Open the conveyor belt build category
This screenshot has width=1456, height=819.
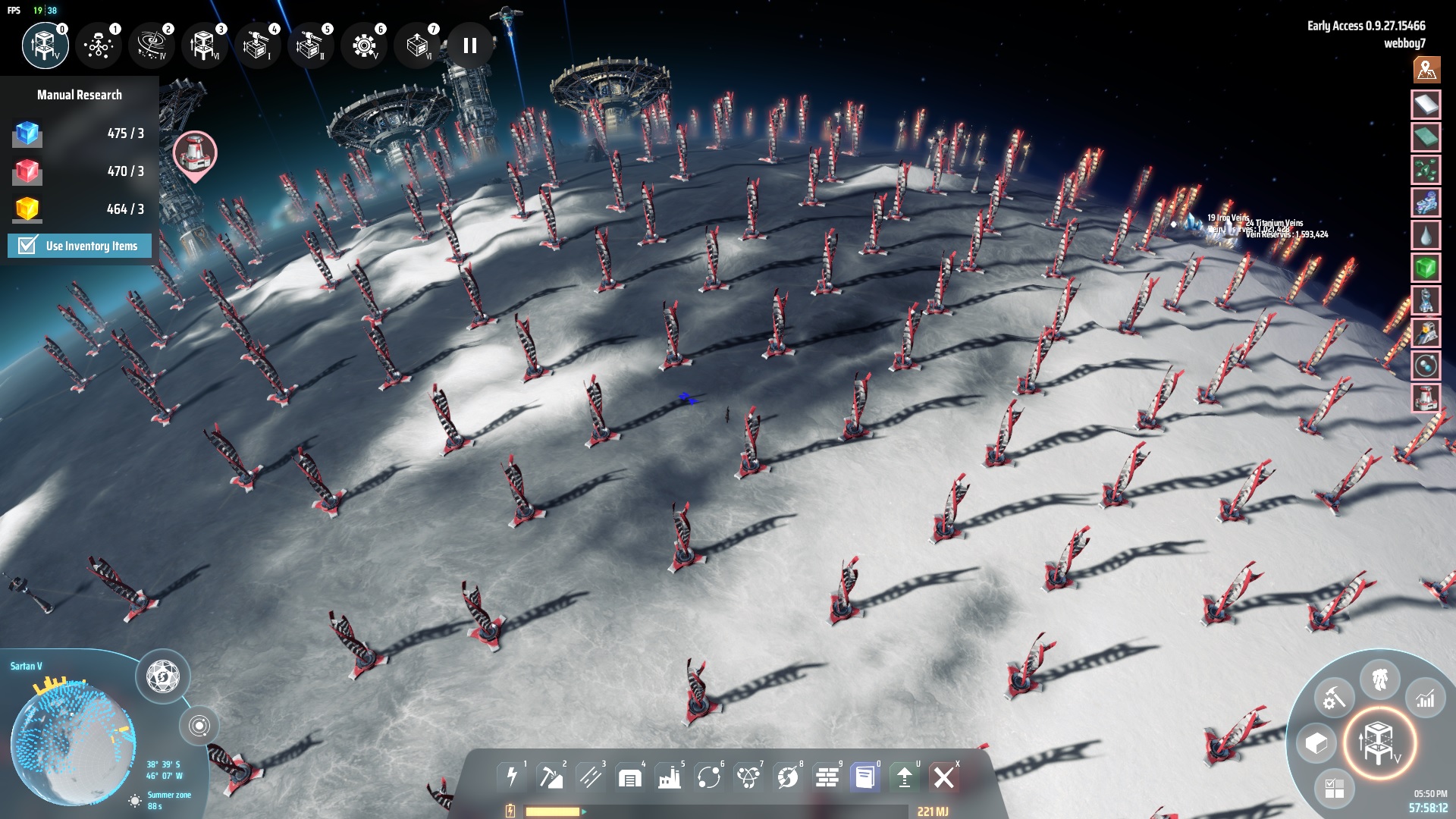[x=591, y=777]
